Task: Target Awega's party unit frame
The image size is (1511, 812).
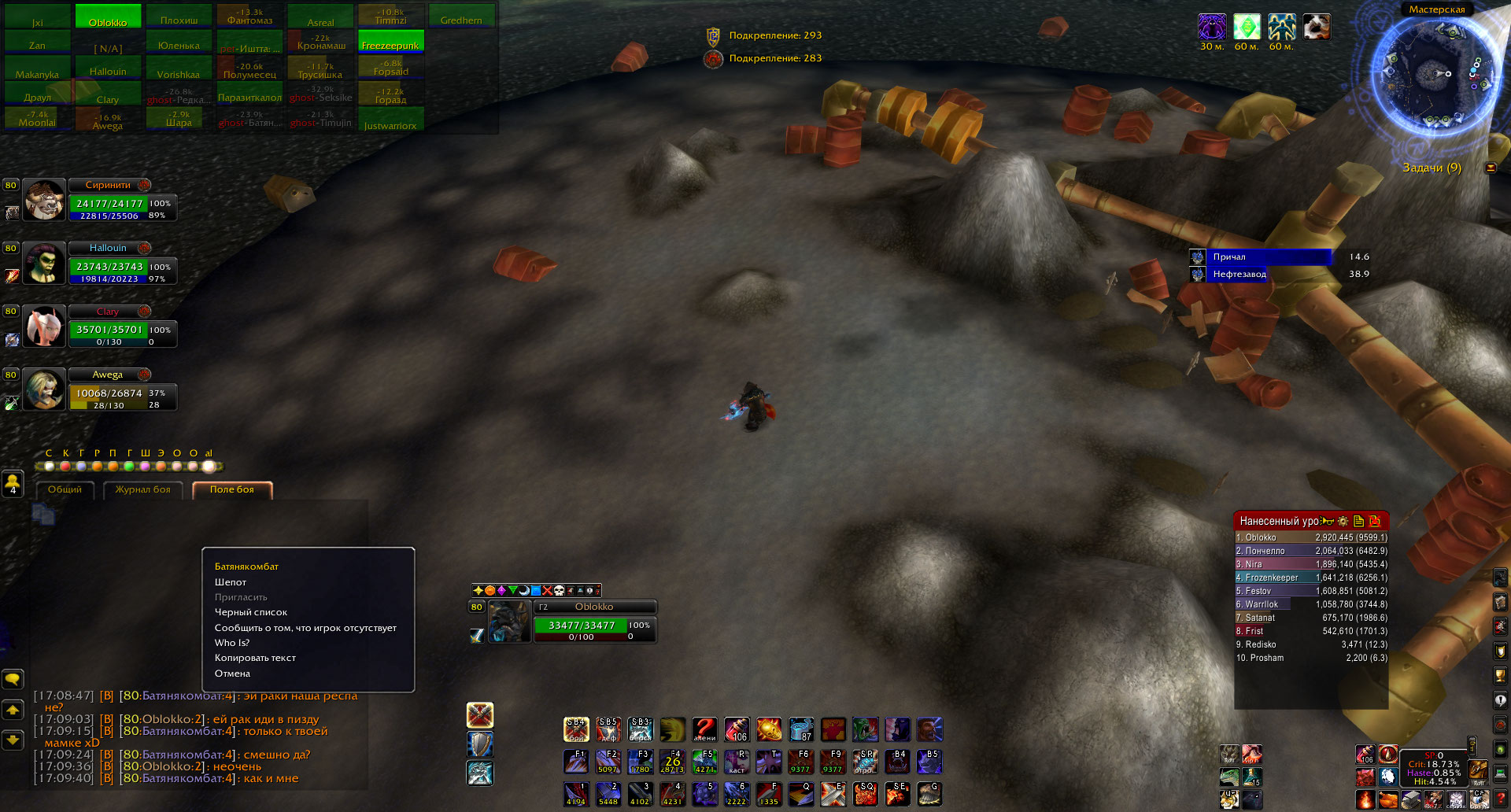Action: [x=109, y=392]
